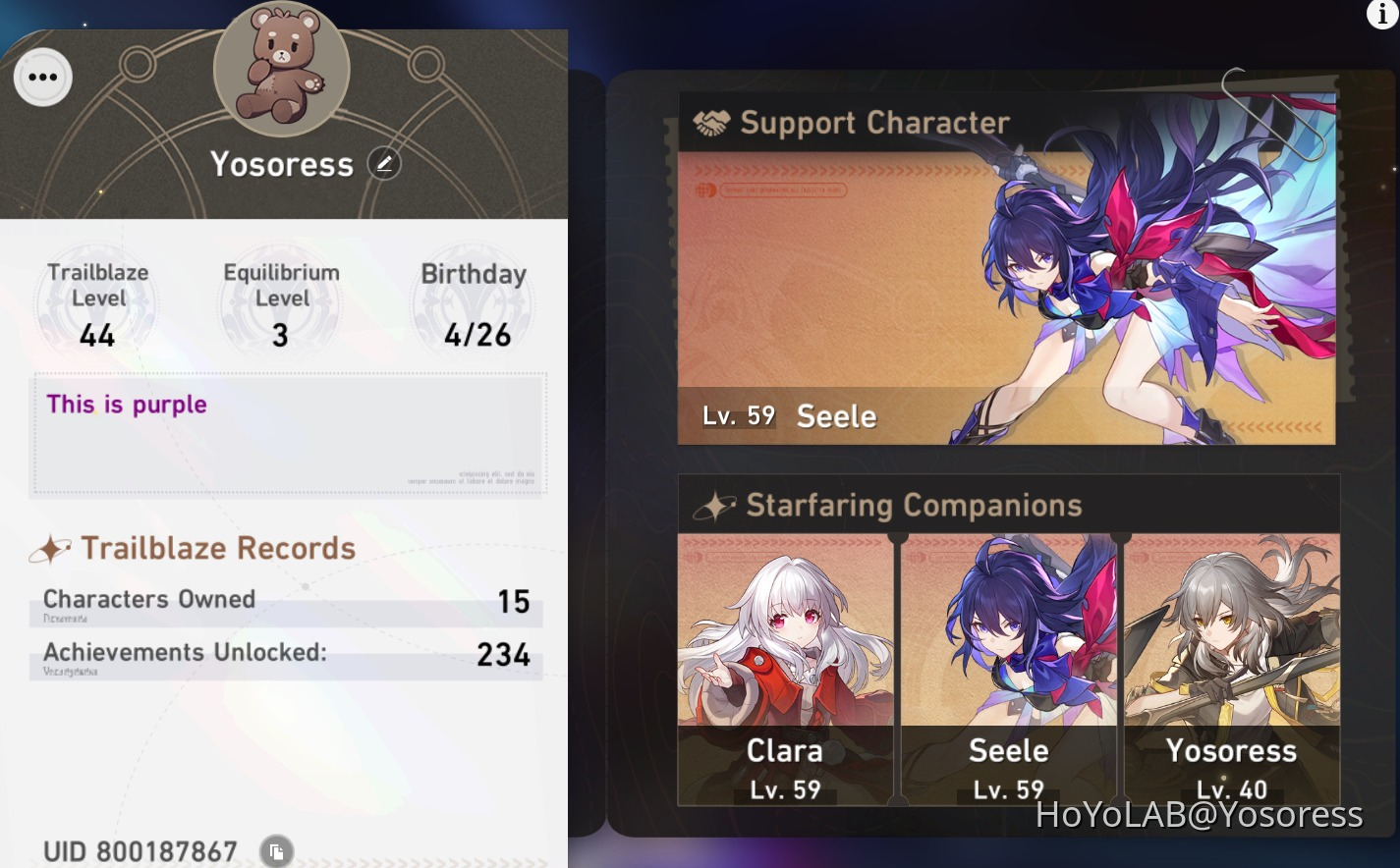Click the Characters Owned row

(285, 601)
